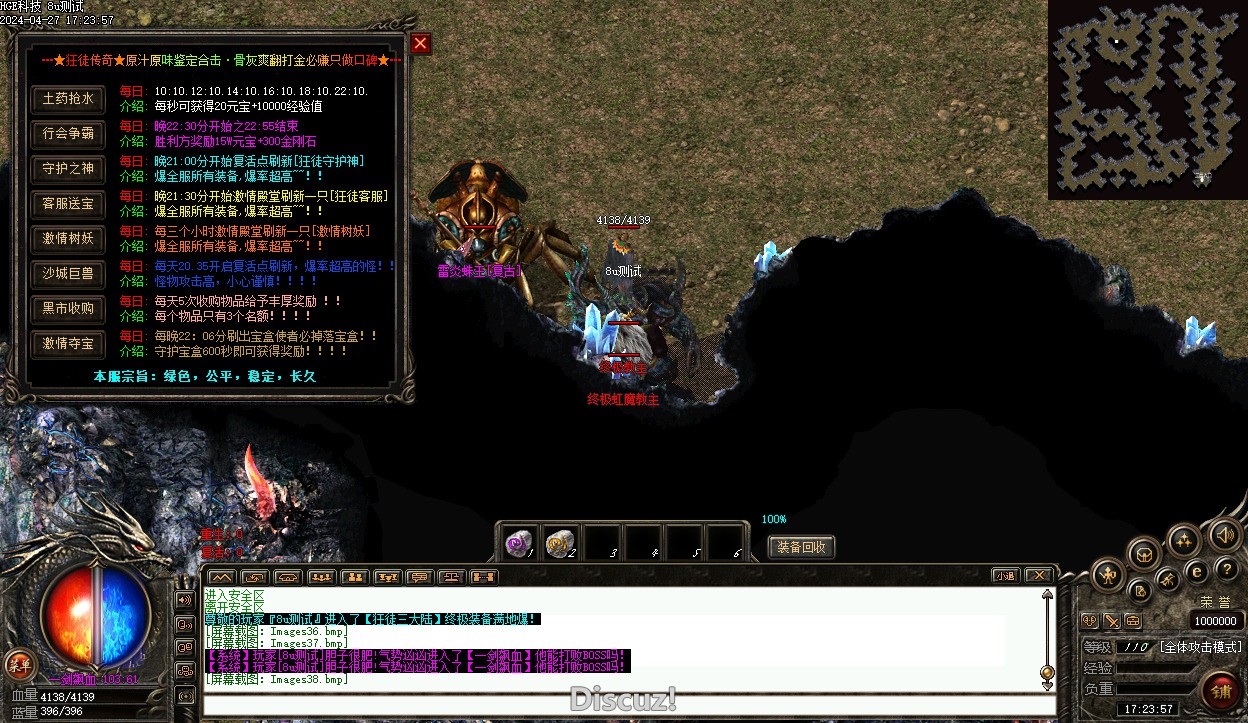Open the bag chest round icon

pos(1144,553)
